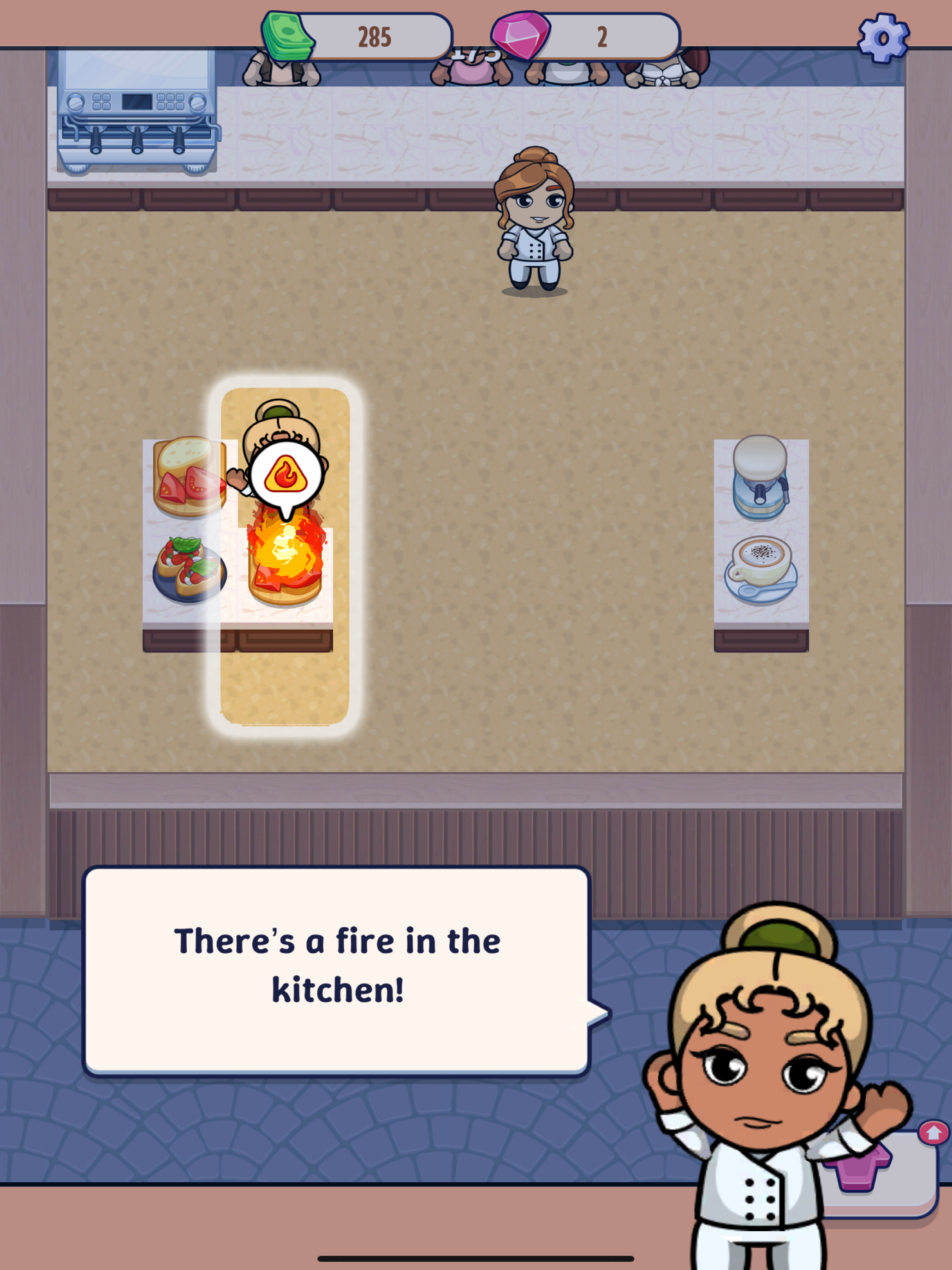Open settings via the gear icon
The height and width of the screenshot is (1270, 952).
884,37
